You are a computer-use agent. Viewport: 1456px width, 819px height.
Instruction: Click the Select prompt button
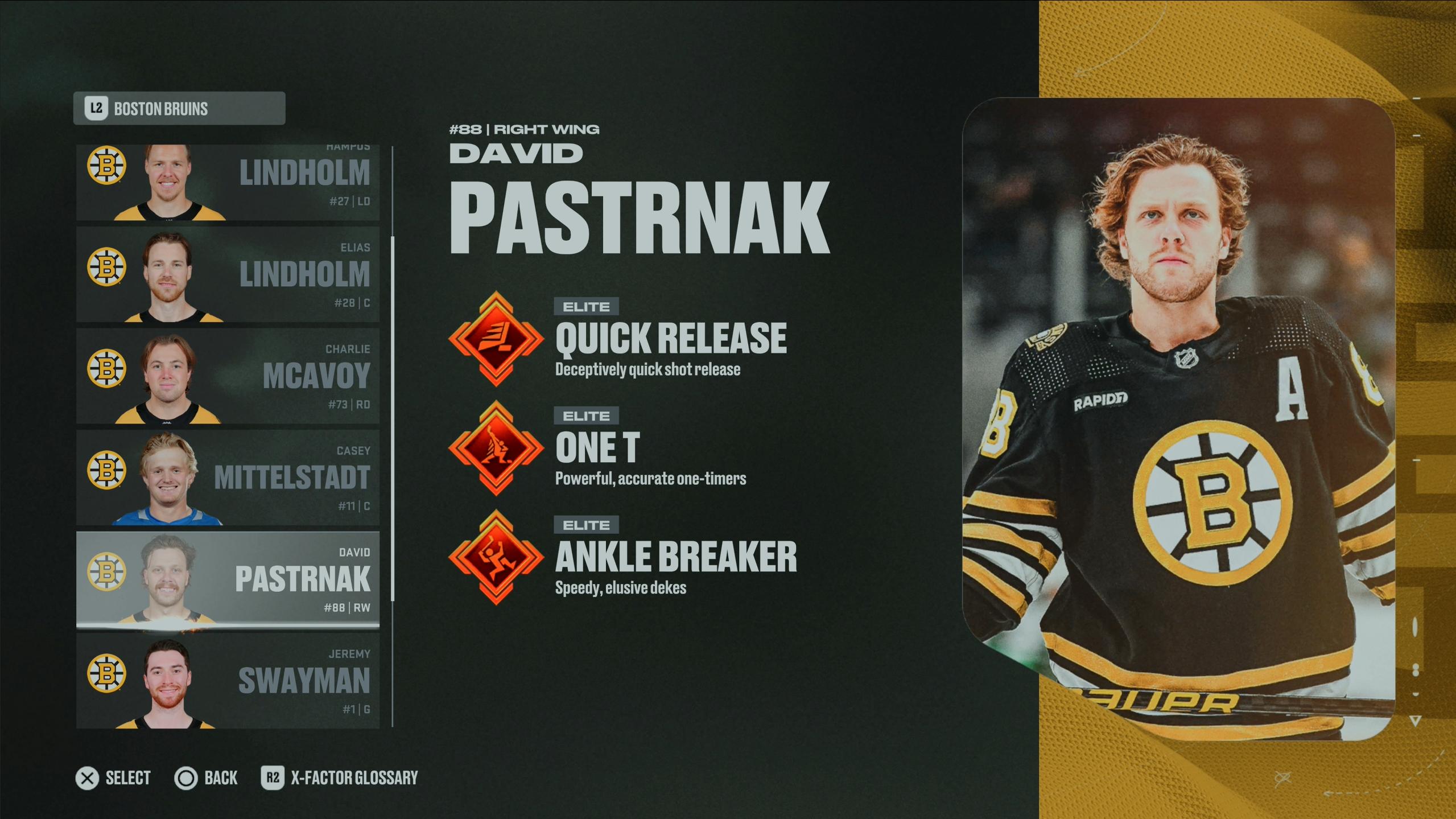[x=113, y=777]
